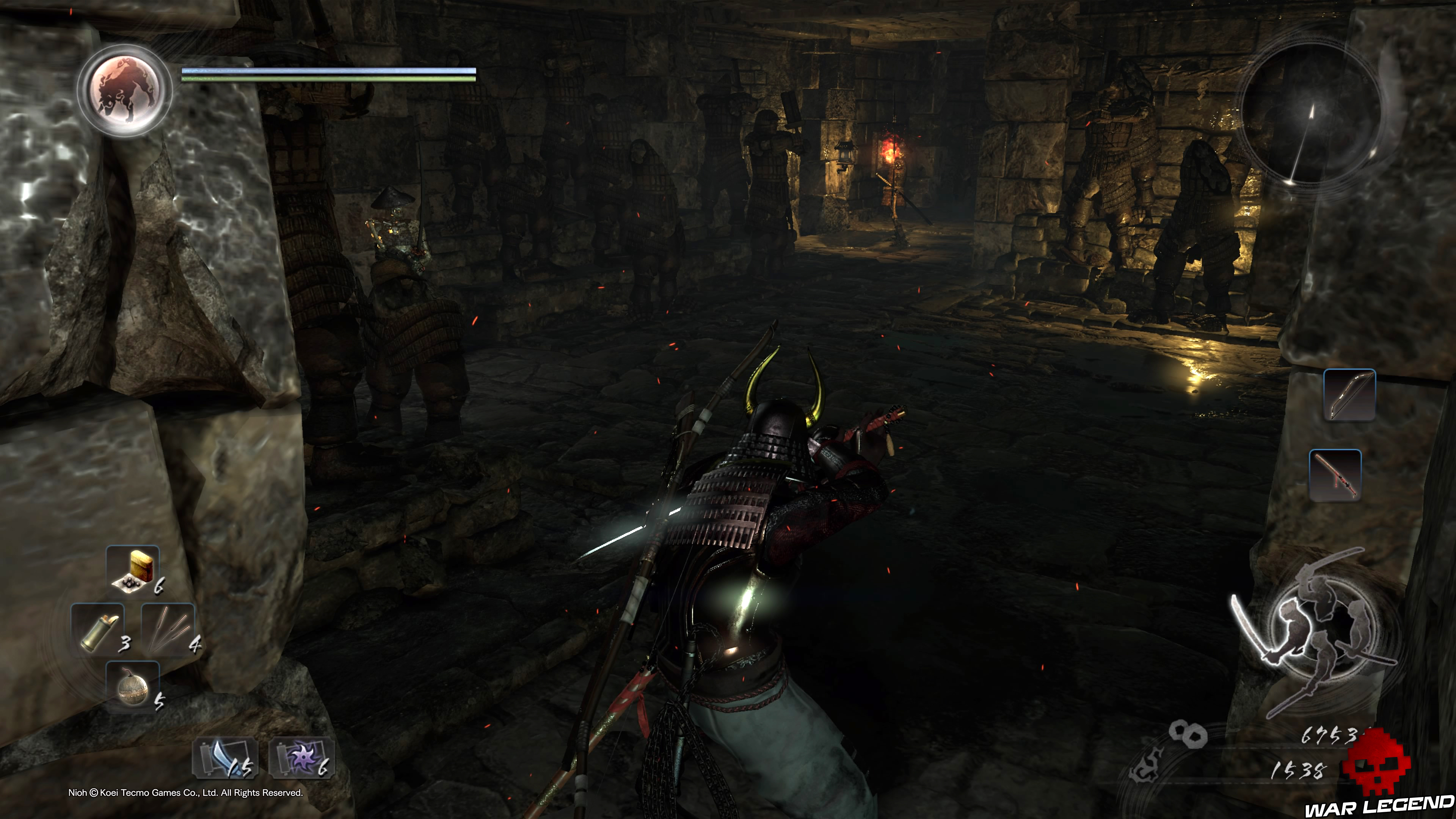This screenshot has height=819, width=1456.
Task: Choose the bow ranged weapon slot
Action: pyautogui.click(x=1349, y=395)
